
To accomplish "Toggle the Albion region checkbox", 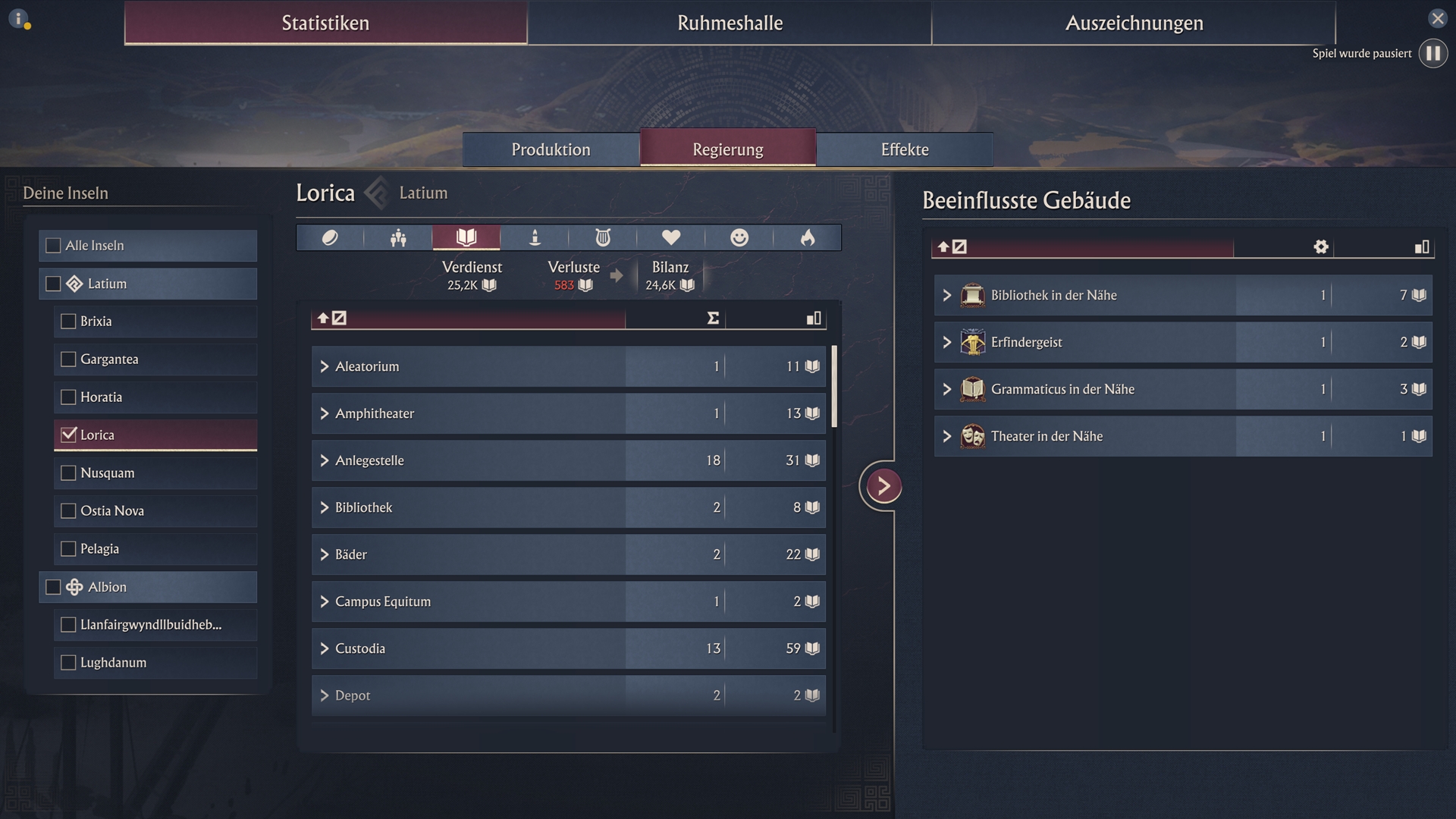I will (53, 587).
